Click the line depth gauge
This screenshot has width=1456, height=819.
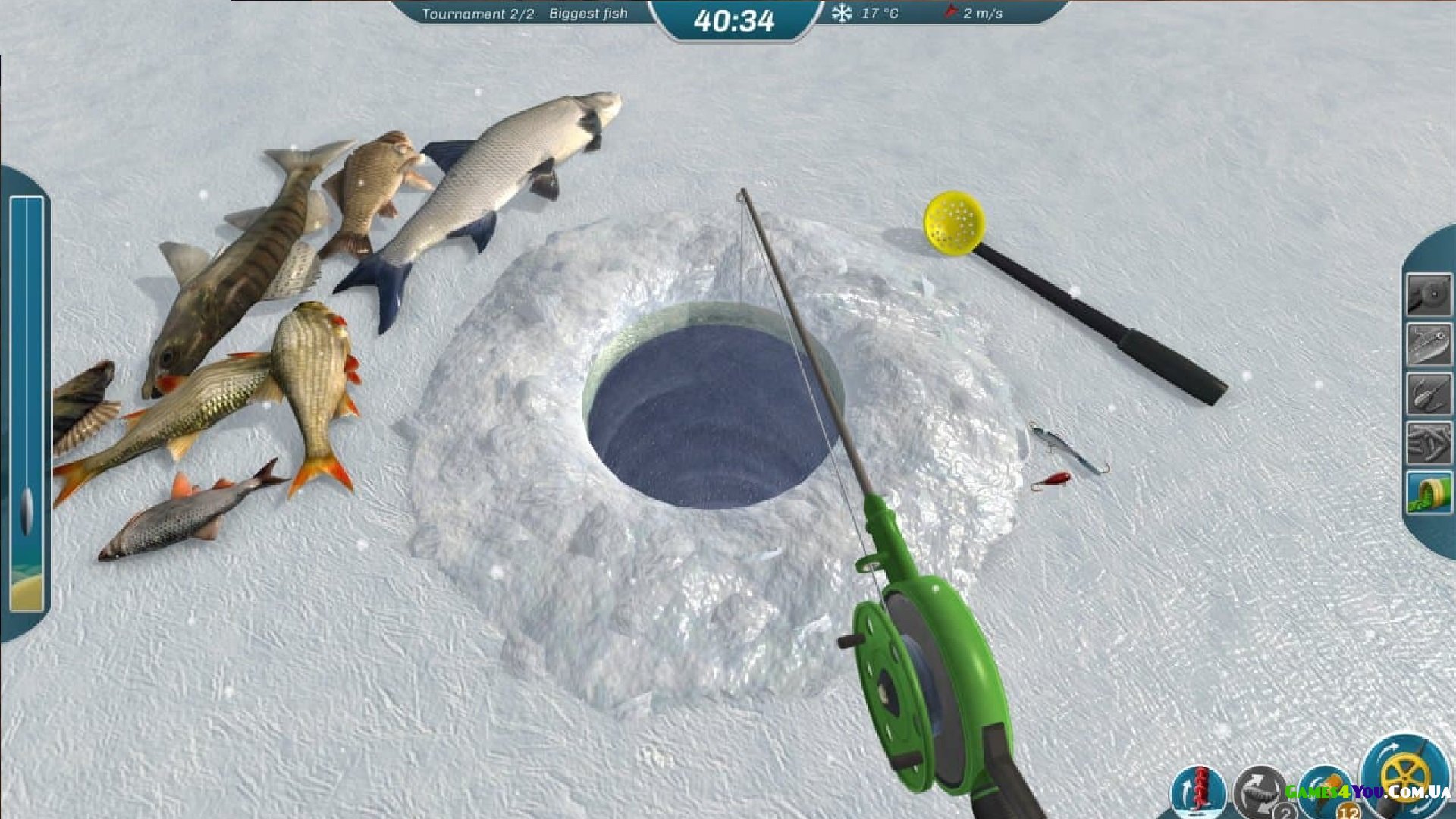[27, 402]
